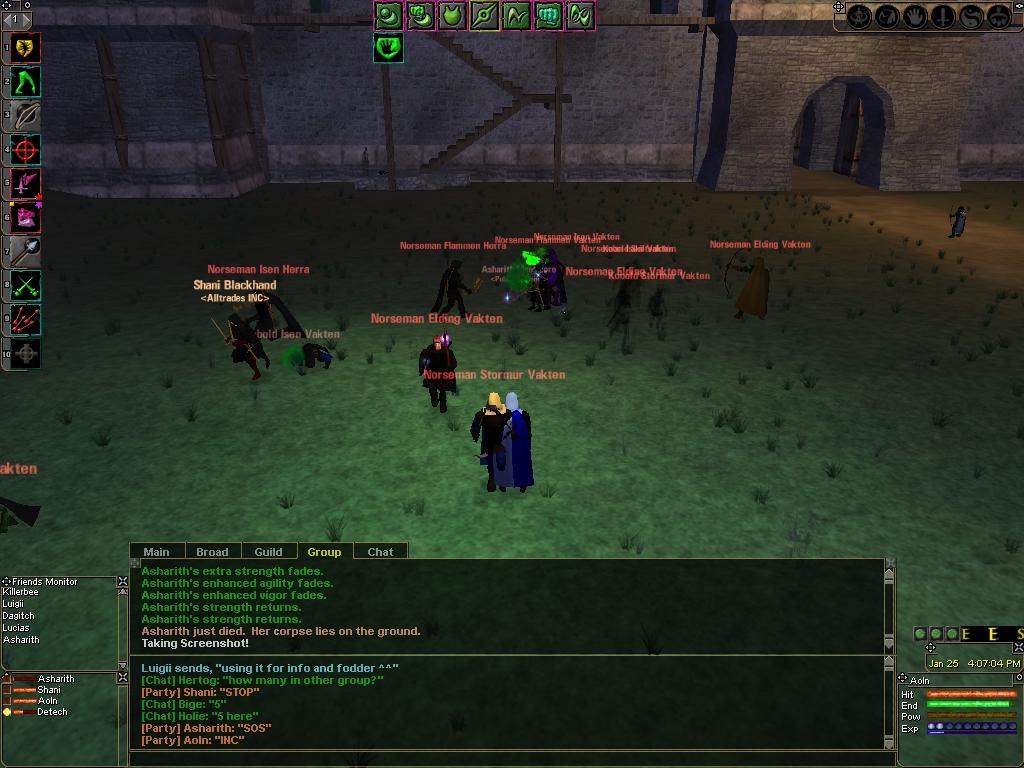Select the spear in hotbar slot 7
The image size is (1024, 768).
pyautogui.click(x=26, y=250)
